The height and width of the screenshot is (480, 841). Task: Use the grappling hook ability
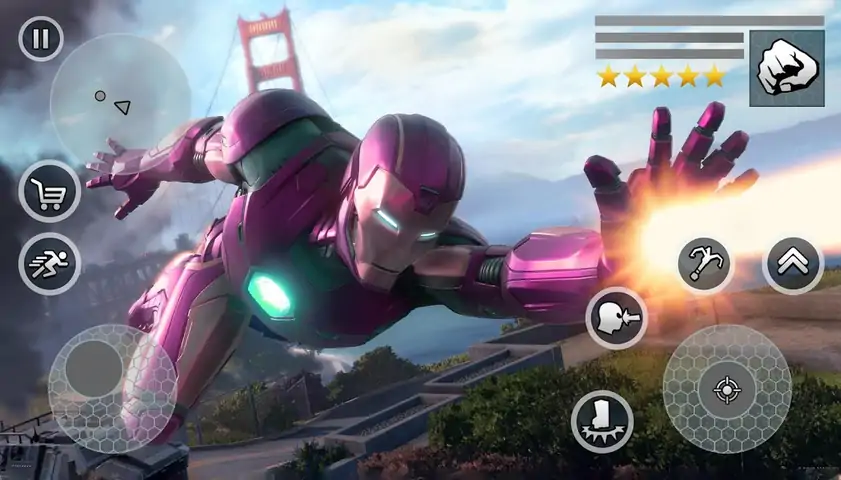[x=705, y=265]
